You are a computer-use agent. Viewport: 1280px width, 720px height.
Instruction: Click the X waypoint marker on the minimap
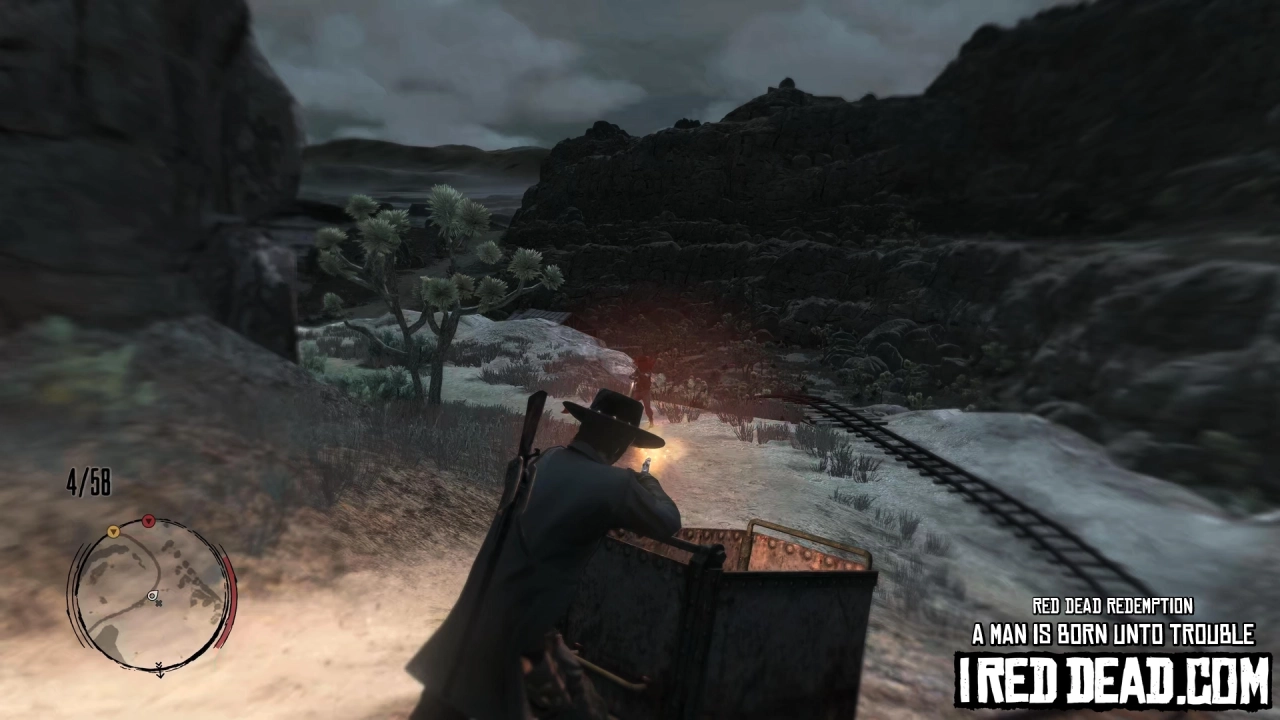pyautogui.click(x=158, y=604)
